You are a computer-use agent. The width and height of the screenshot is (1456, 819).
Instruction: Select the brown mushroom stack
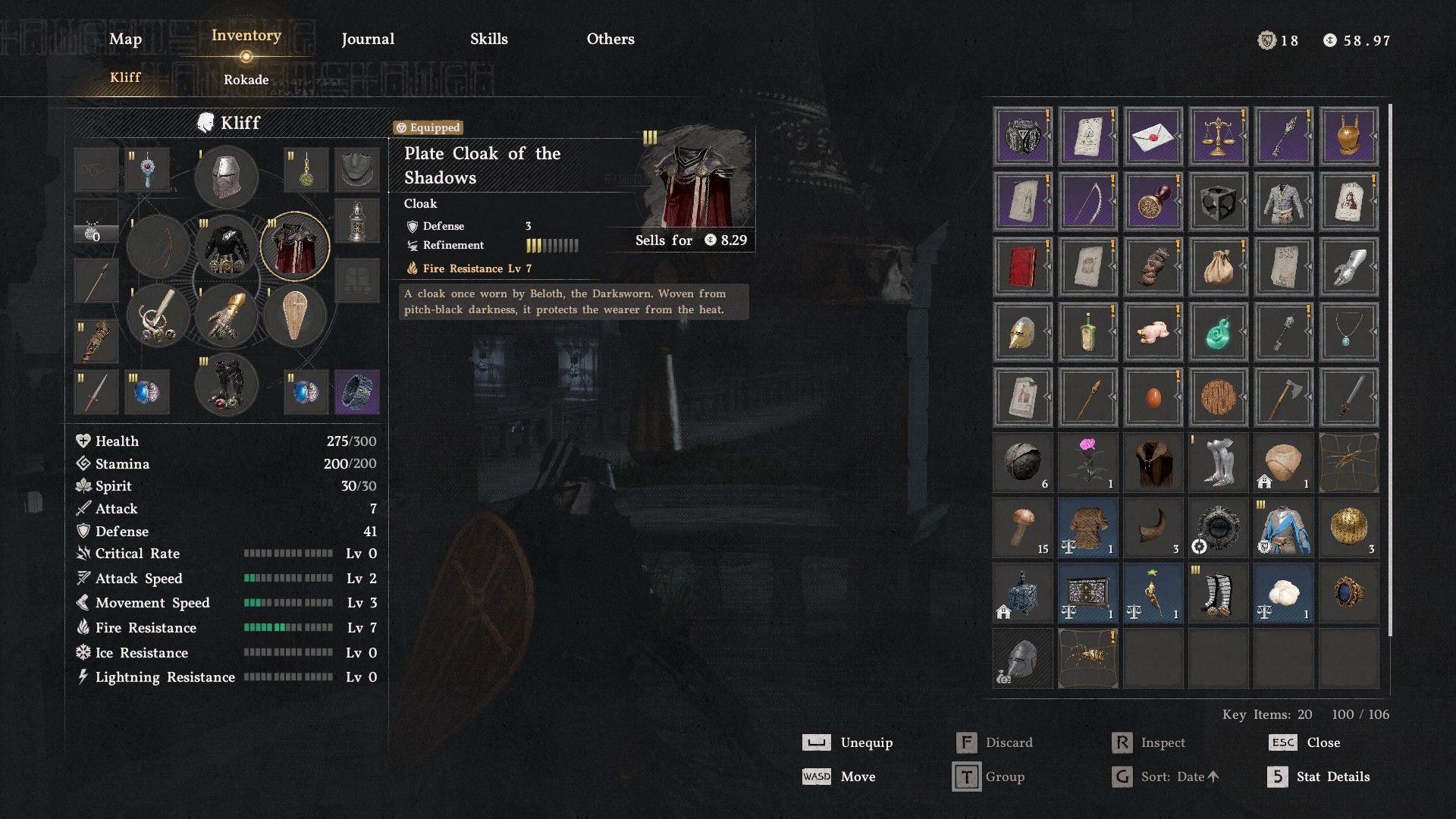pyautogui.click(x=1022, y=527)
